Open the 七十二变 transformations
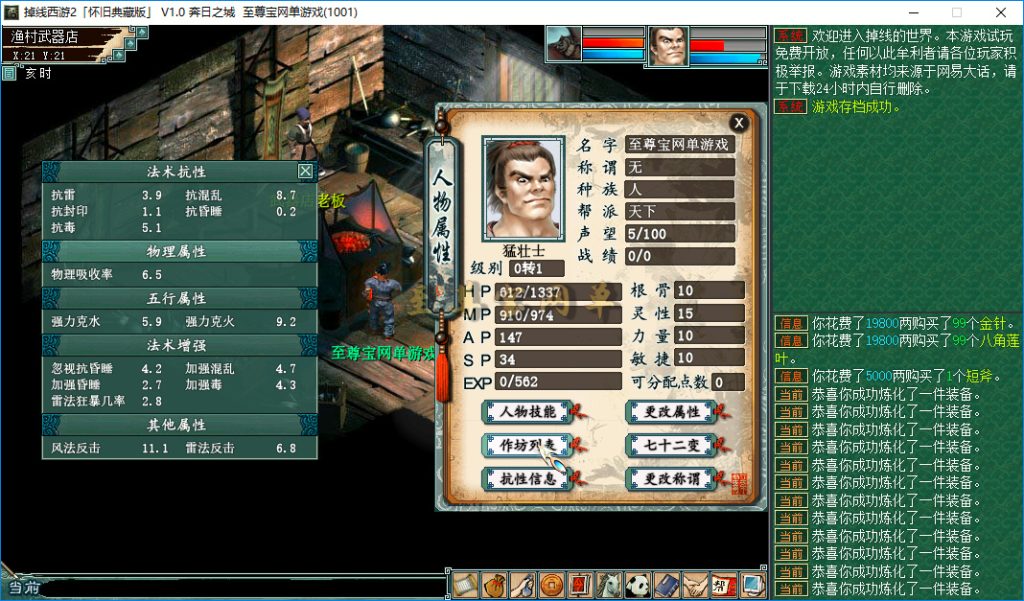 click(670, 445)
